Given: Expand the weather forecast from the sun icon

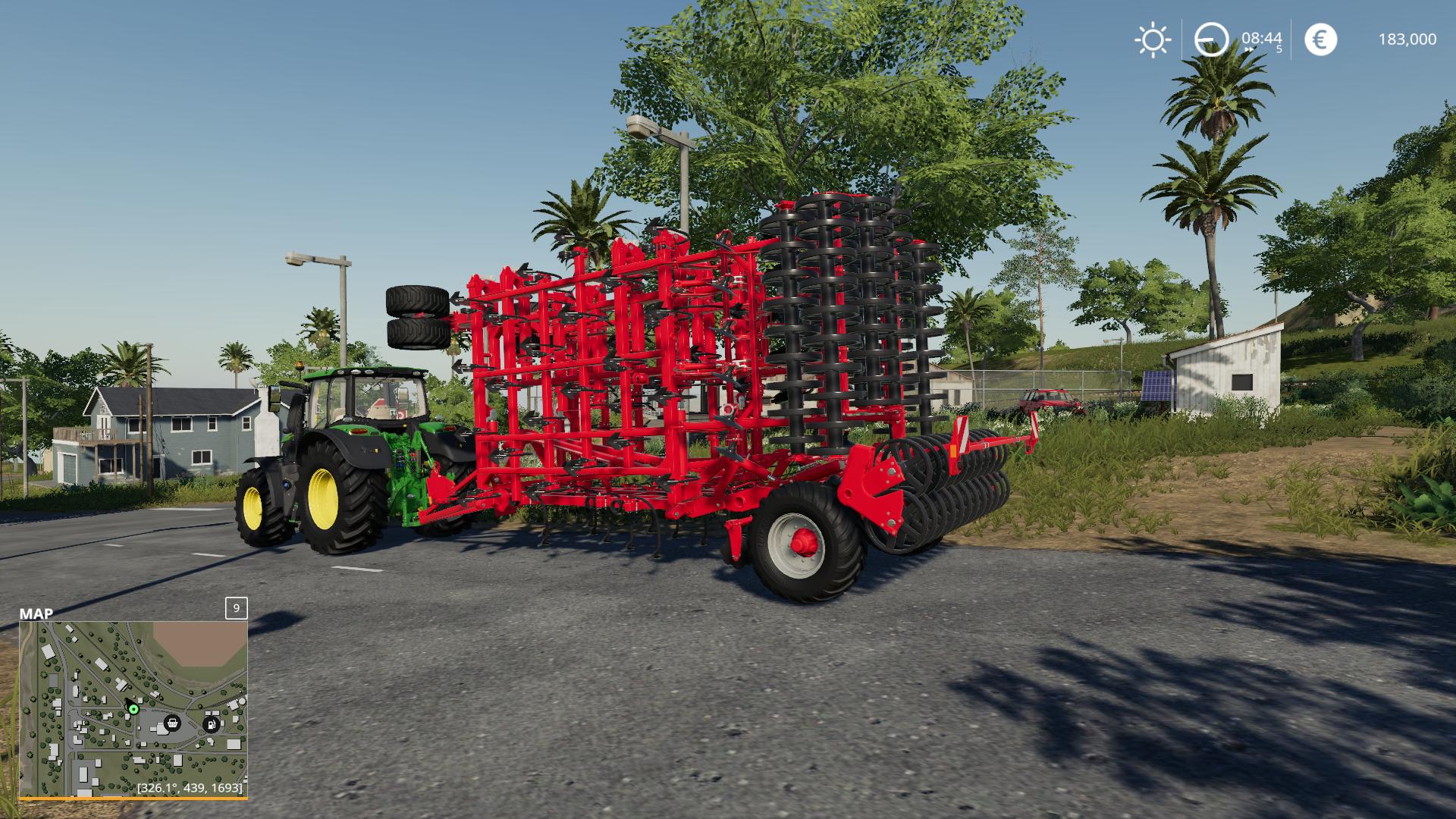Looking at the screenshot, I should [1151, 40].
